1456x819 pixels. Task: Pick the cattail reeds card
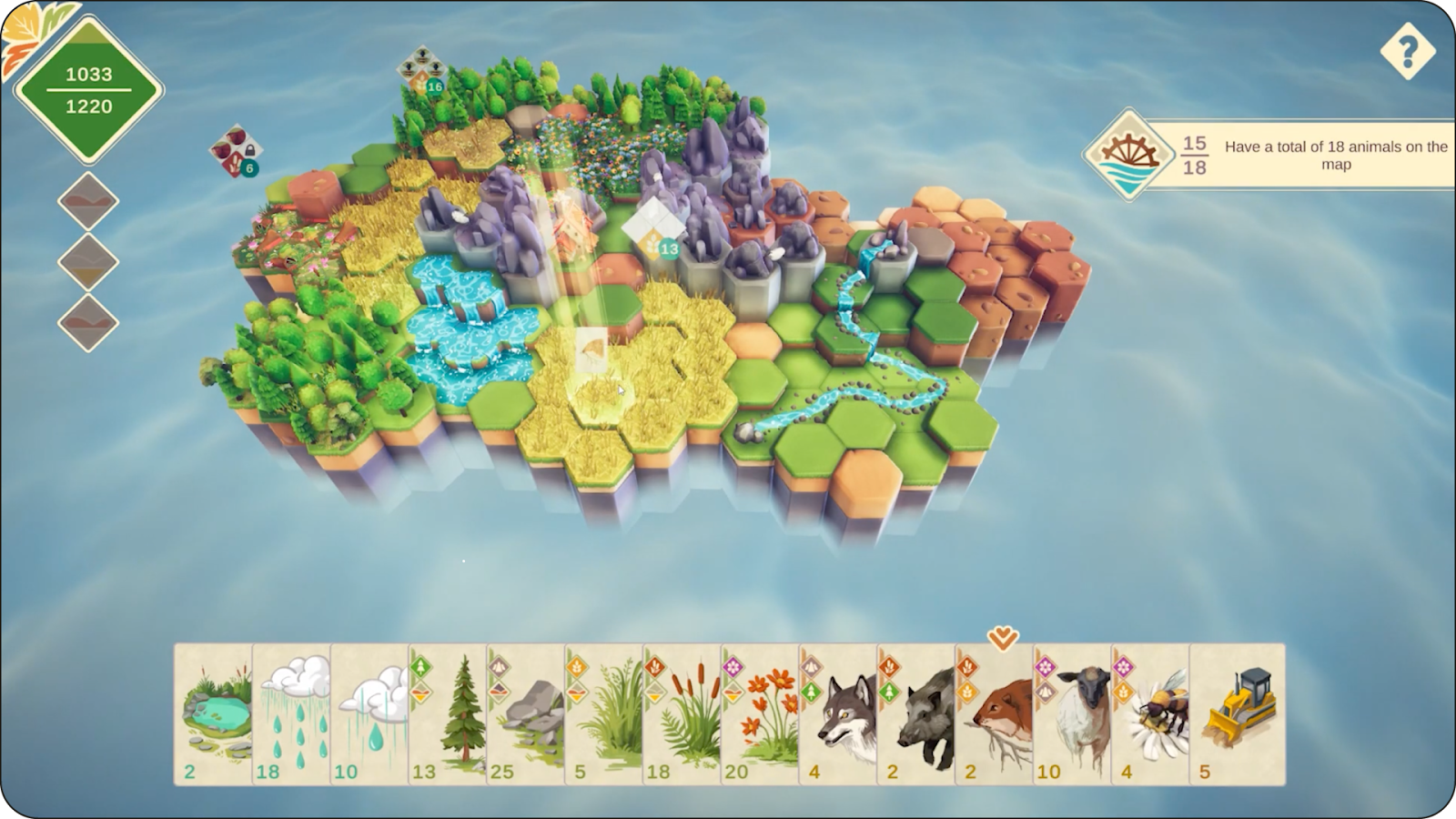tap(682, 714)
